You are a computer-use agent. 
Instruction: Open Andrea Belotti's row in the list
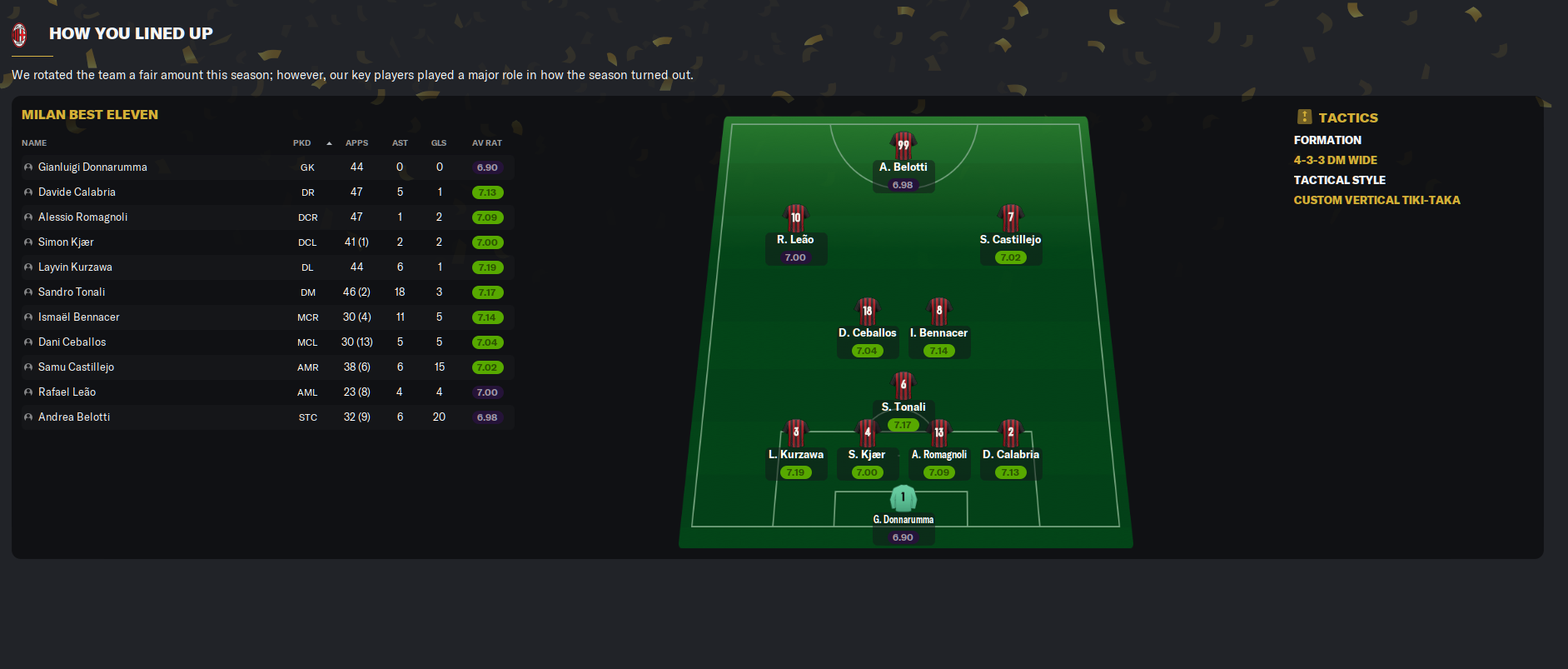74,417
